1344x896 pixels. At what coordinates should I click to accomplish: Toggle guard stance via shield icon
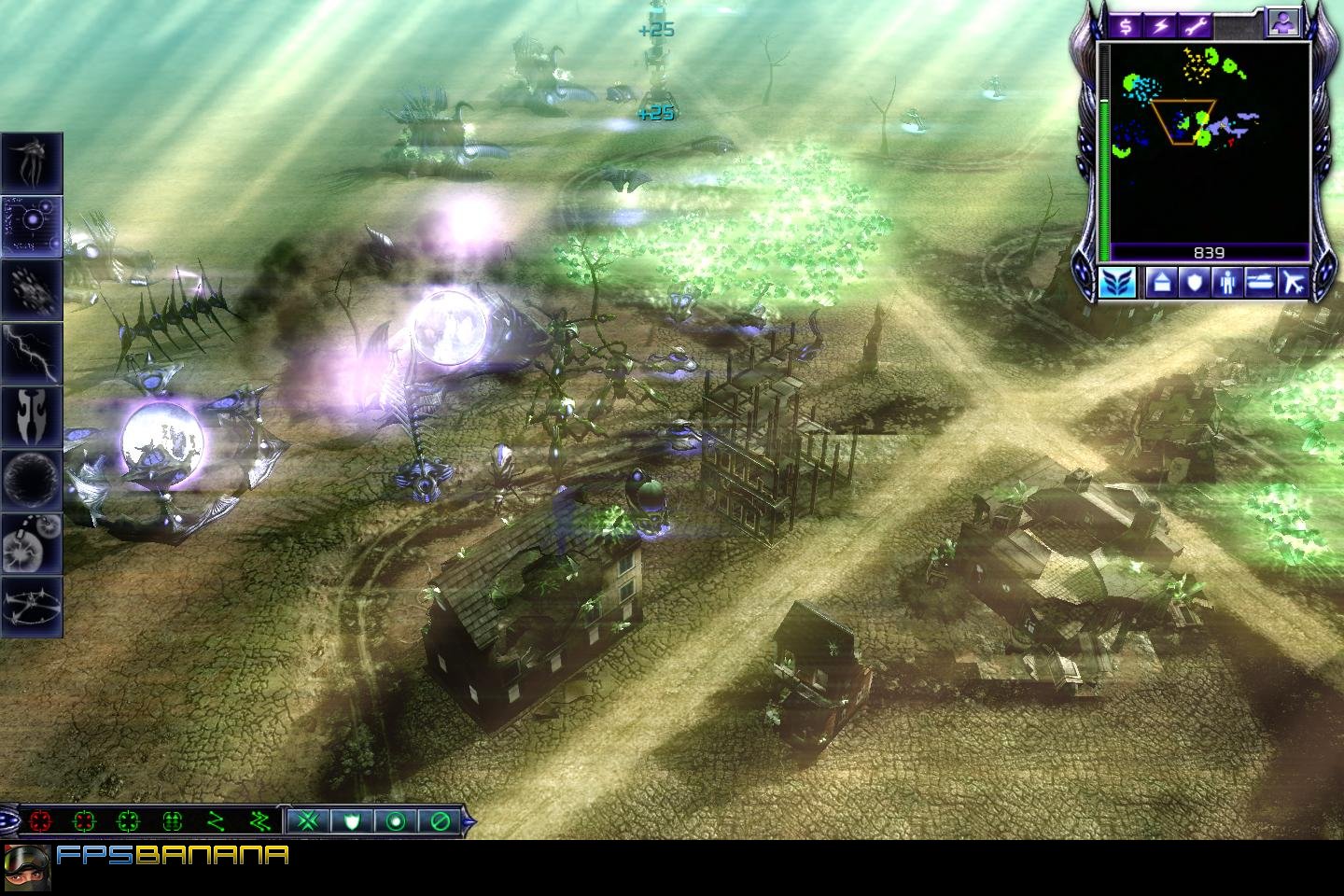click(351, 819)
